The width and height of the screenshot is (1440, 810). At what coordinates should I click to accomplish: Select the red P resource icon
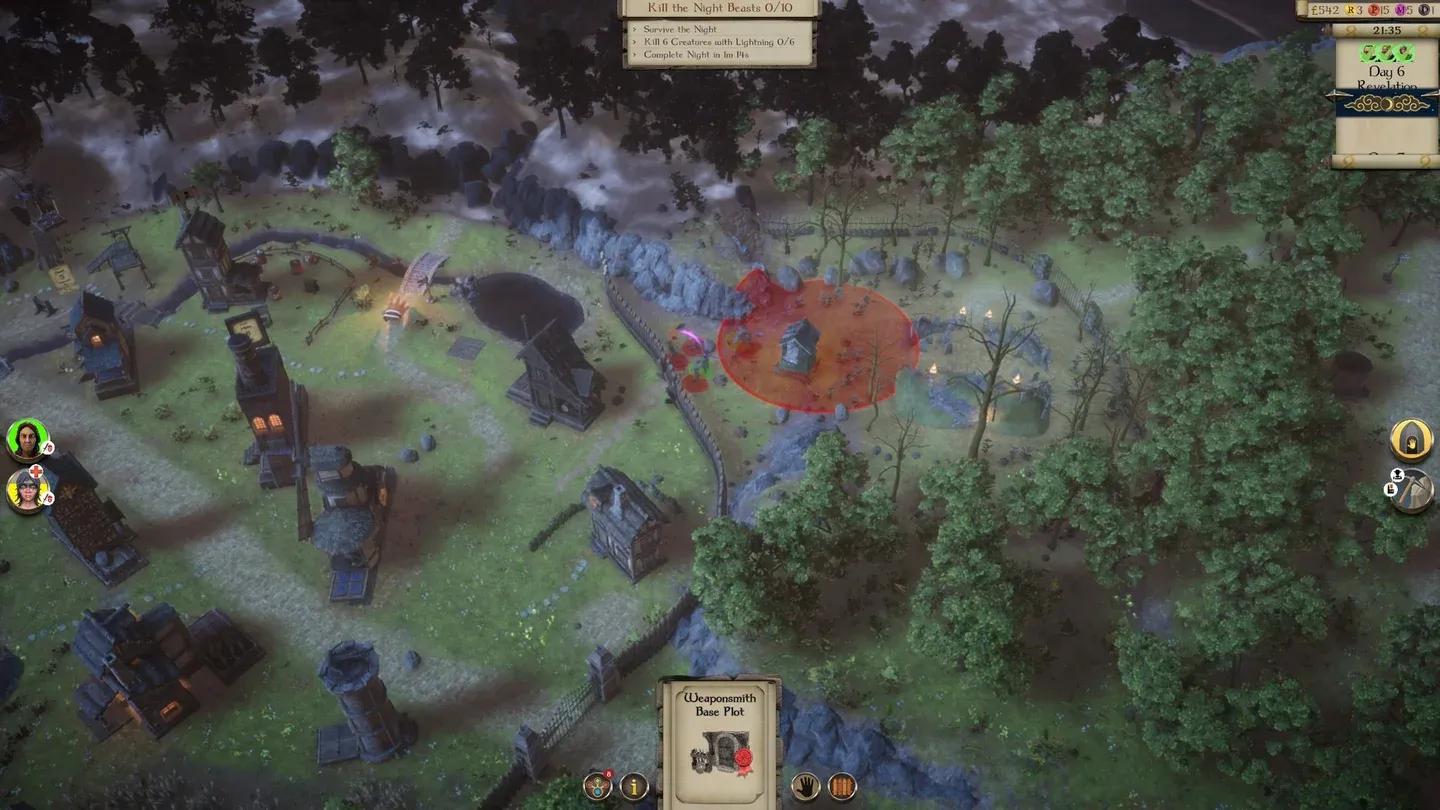[1375, 9]
